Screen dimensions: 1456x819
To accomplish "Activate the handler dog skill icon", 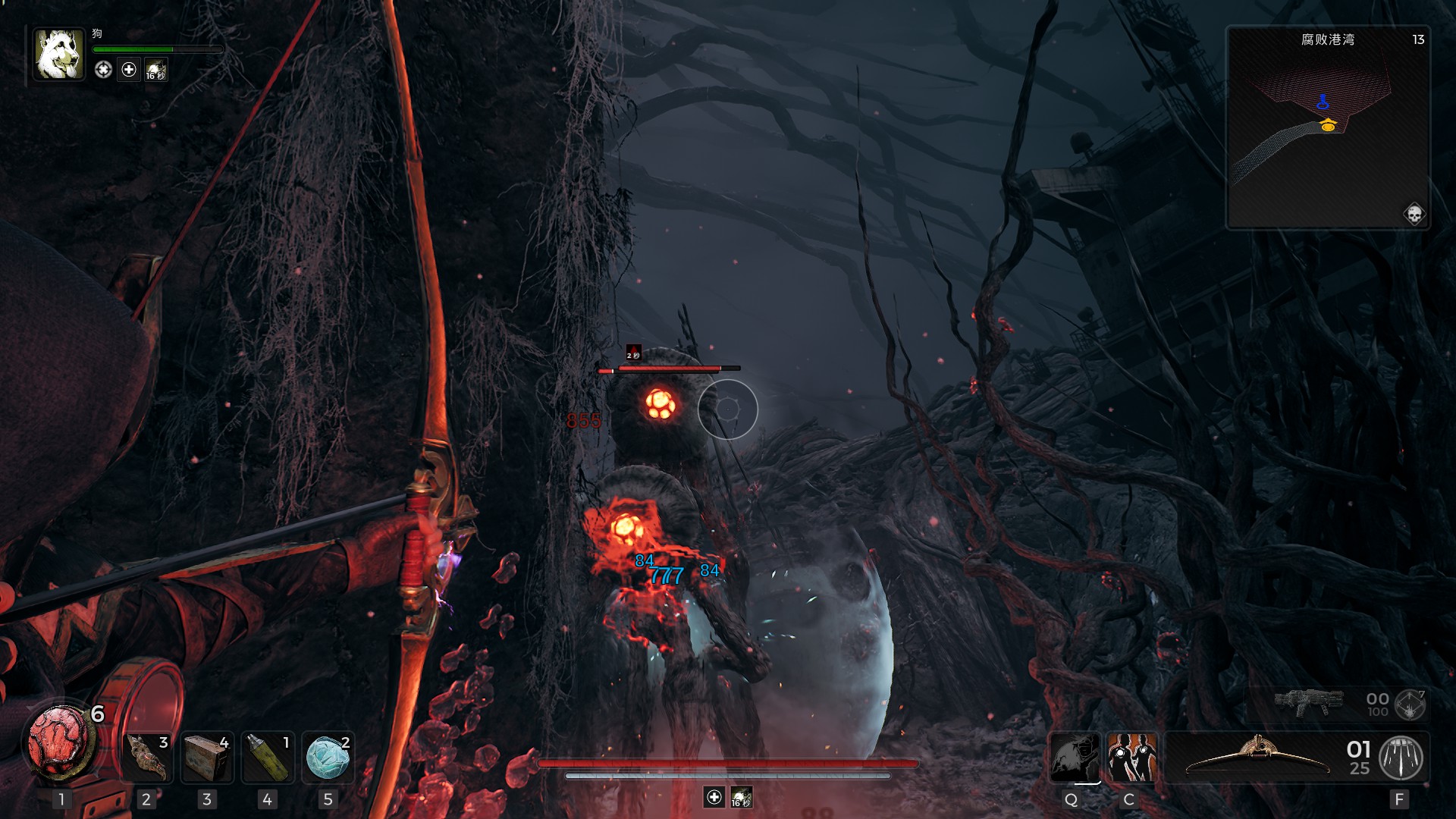I will tap(1075, 757).
